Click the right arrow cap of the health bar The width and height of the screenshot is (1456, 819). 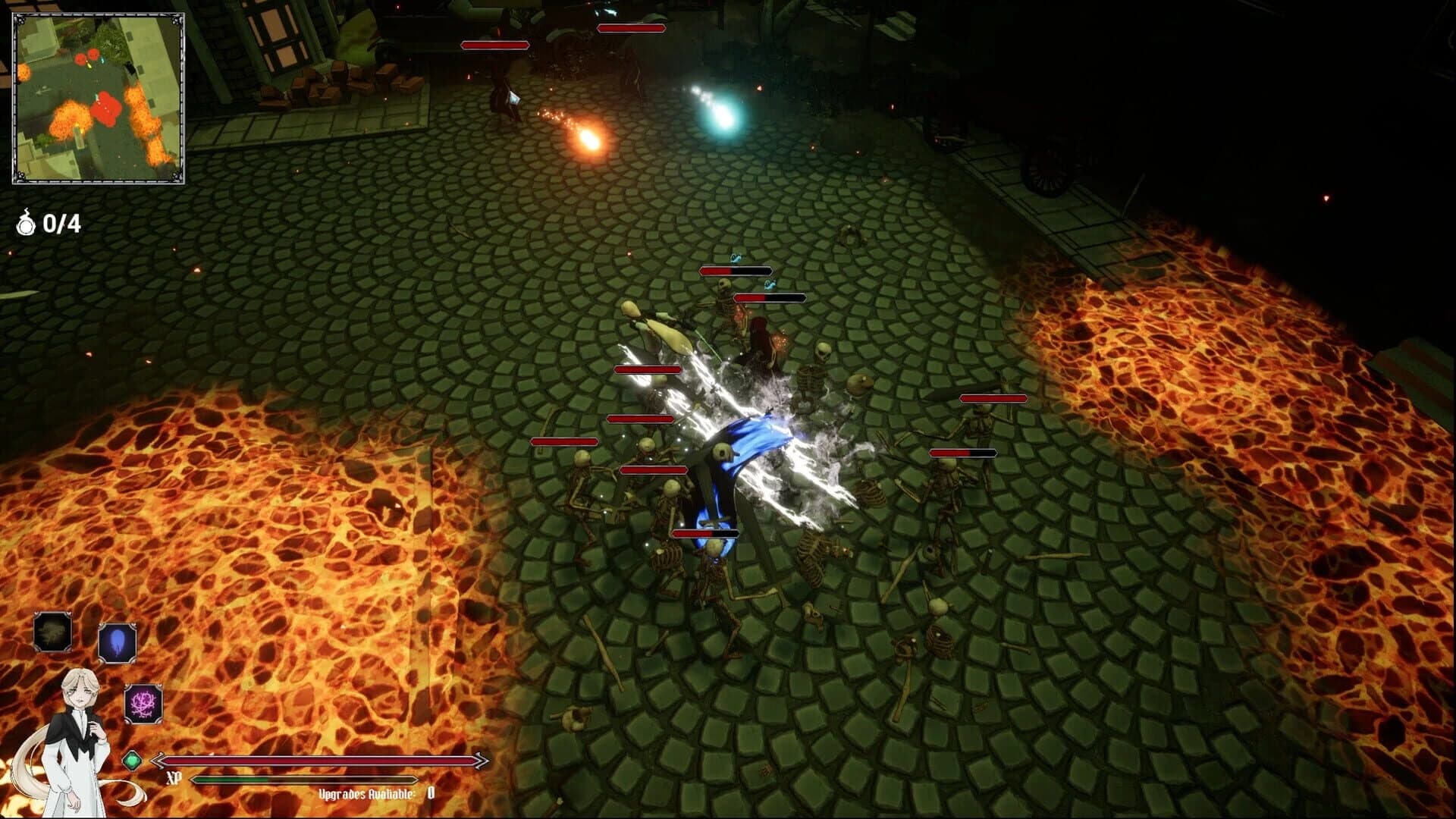(481, 759)
